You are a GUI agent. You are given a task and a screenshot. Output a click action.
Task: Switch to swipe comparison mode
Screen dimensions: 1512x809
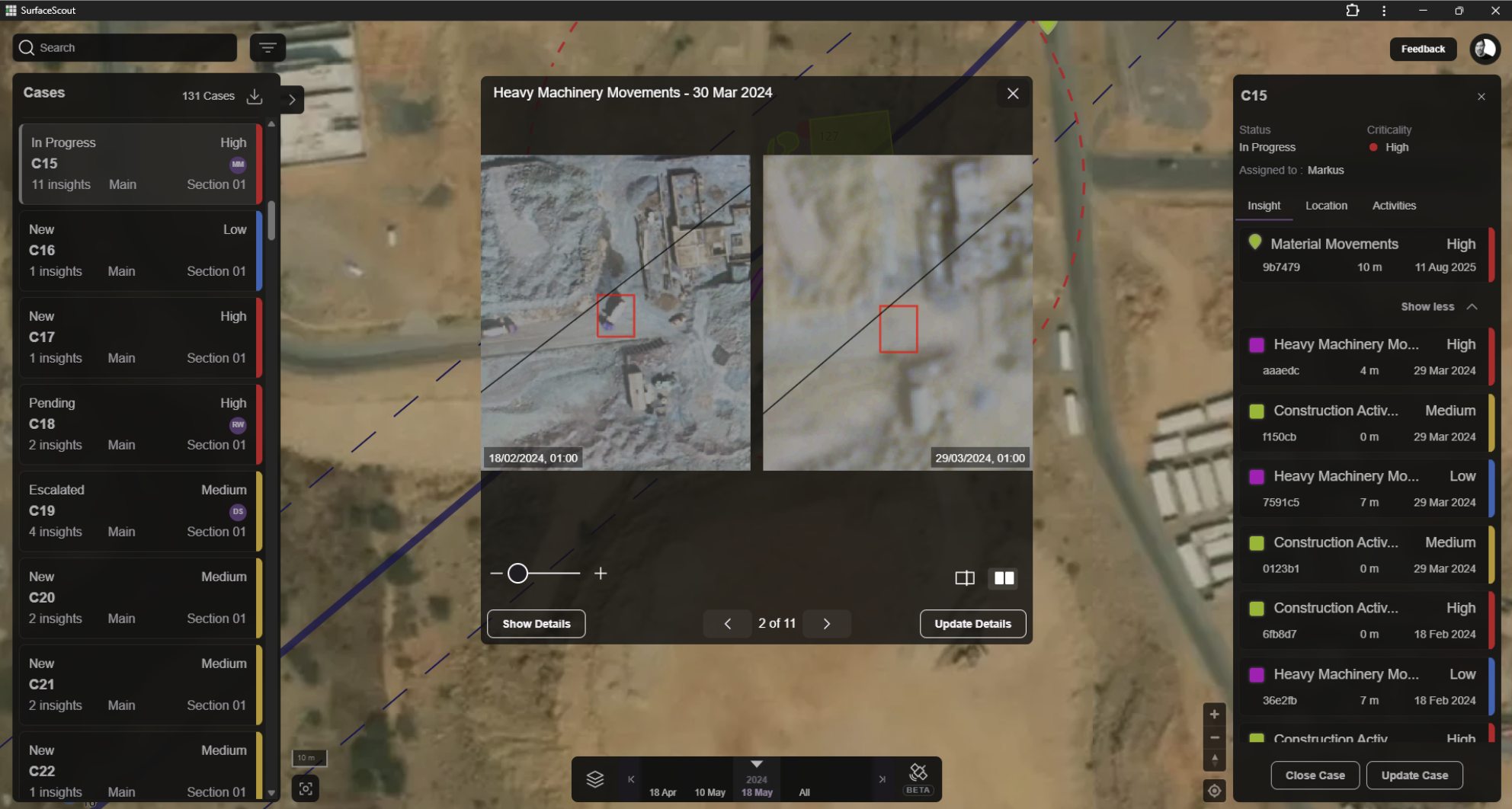click(x=964, y=578)
